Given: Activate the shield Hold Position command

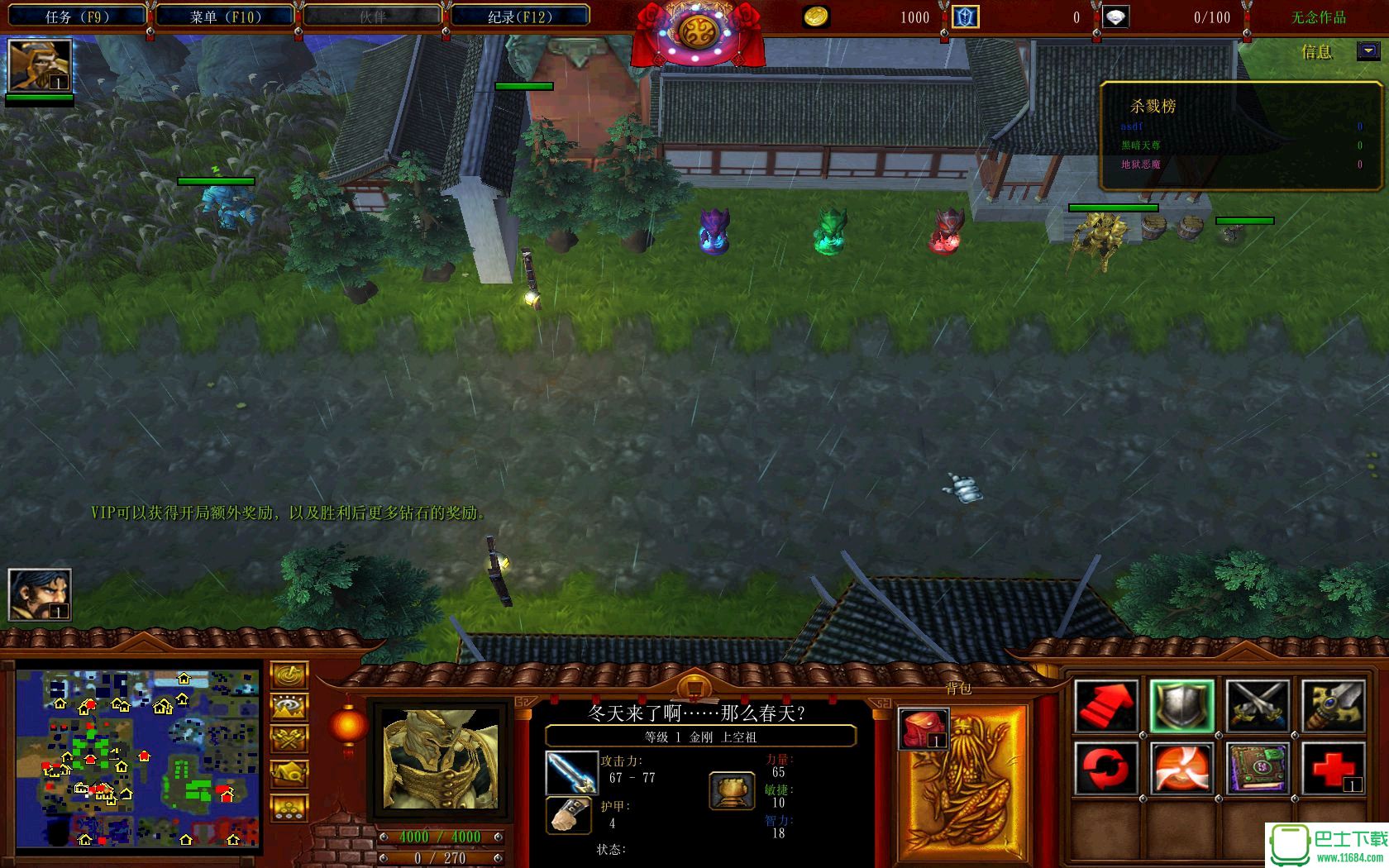Looking at the screenshot, I should point(1181,706).
